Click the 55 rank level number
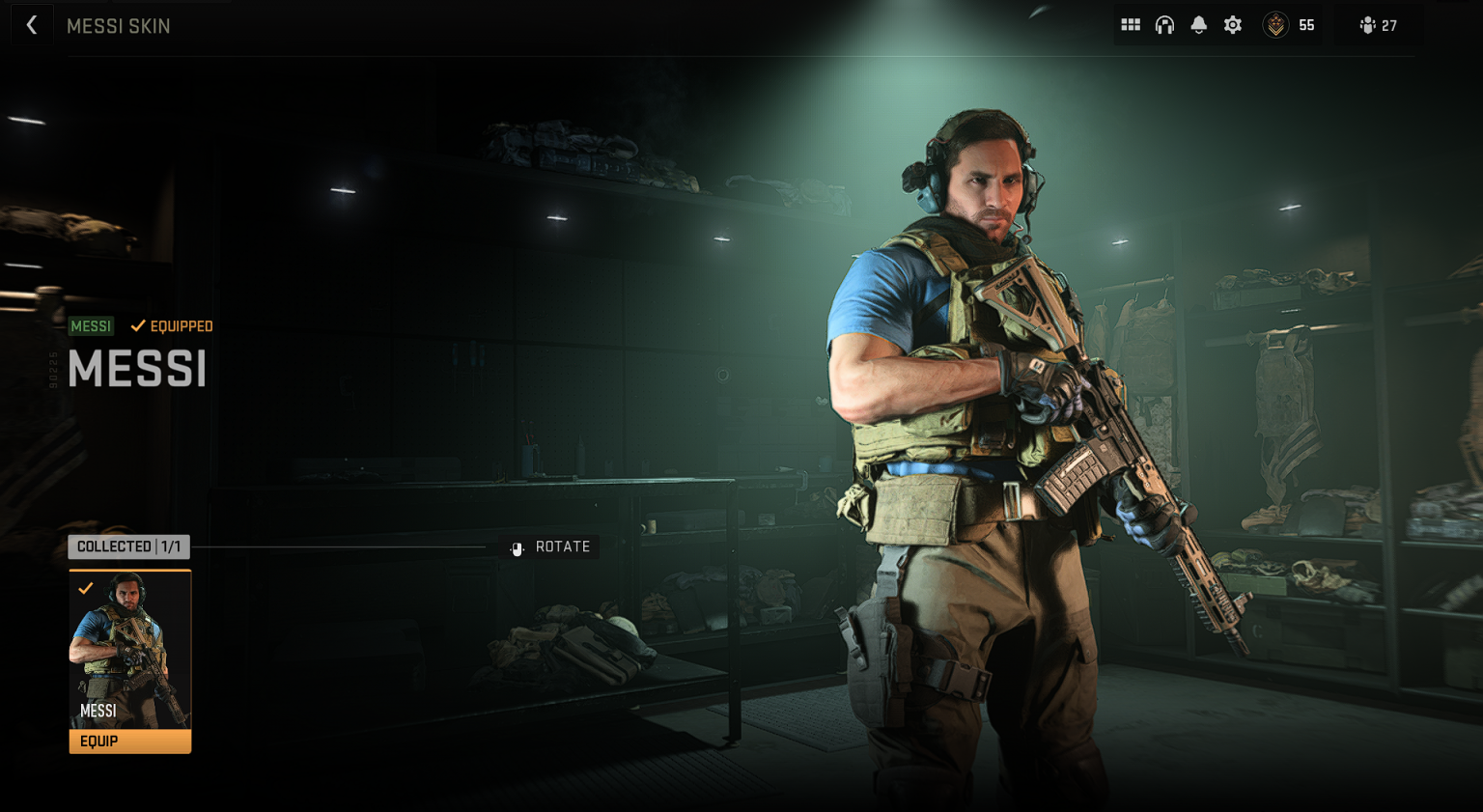This screenshot has height=812, width=1483. (1306, 26)
